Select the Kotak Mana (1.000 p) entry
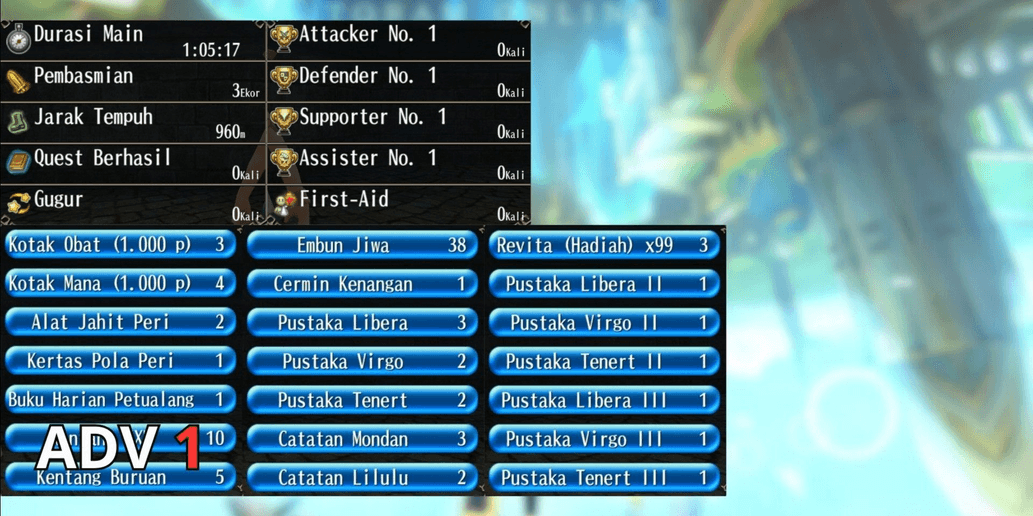1033x516 pixels. tap(120, 284)
